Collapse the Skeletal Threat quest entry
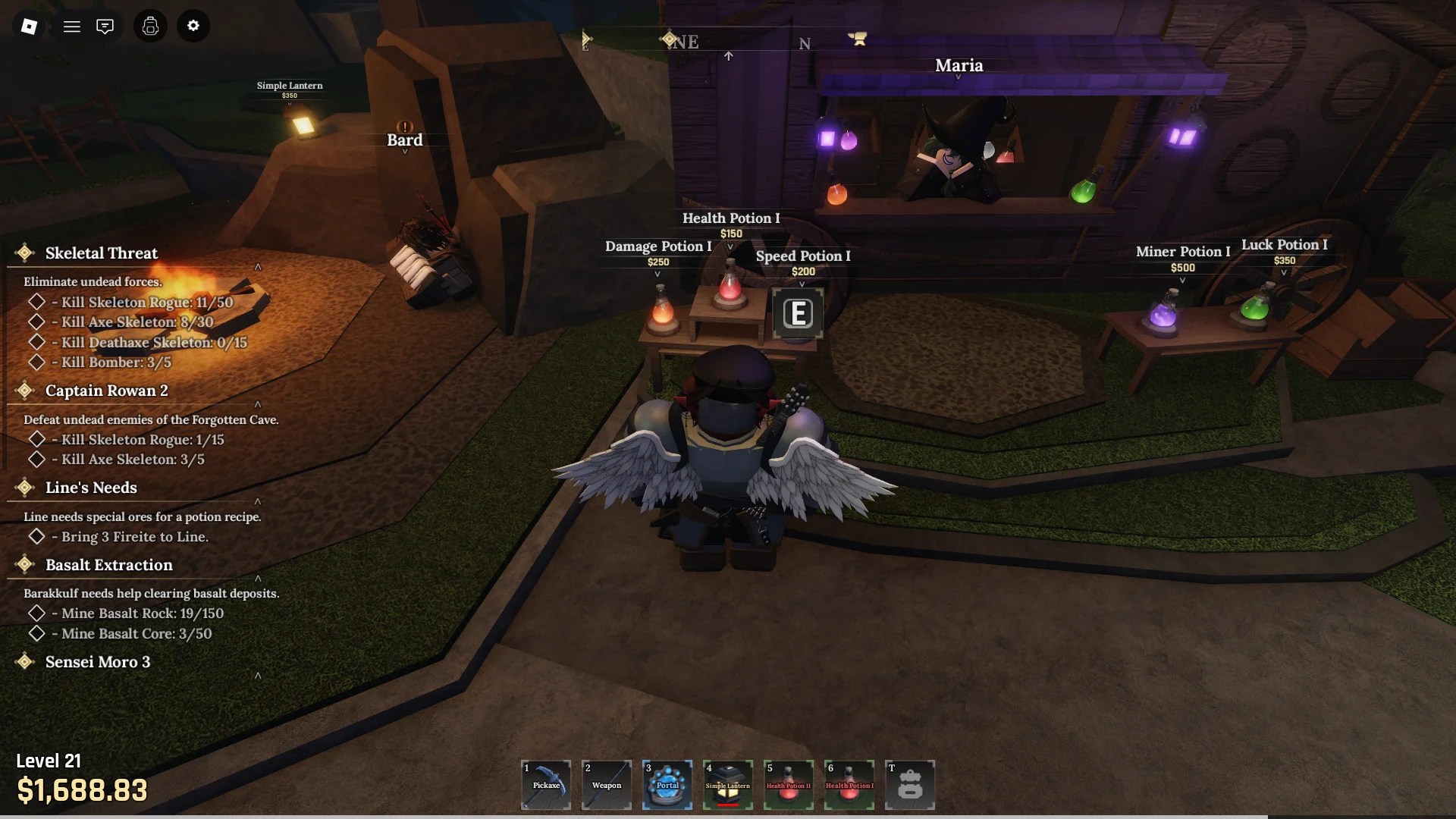This screenshot has width=1456, height=819. (259, 267)
